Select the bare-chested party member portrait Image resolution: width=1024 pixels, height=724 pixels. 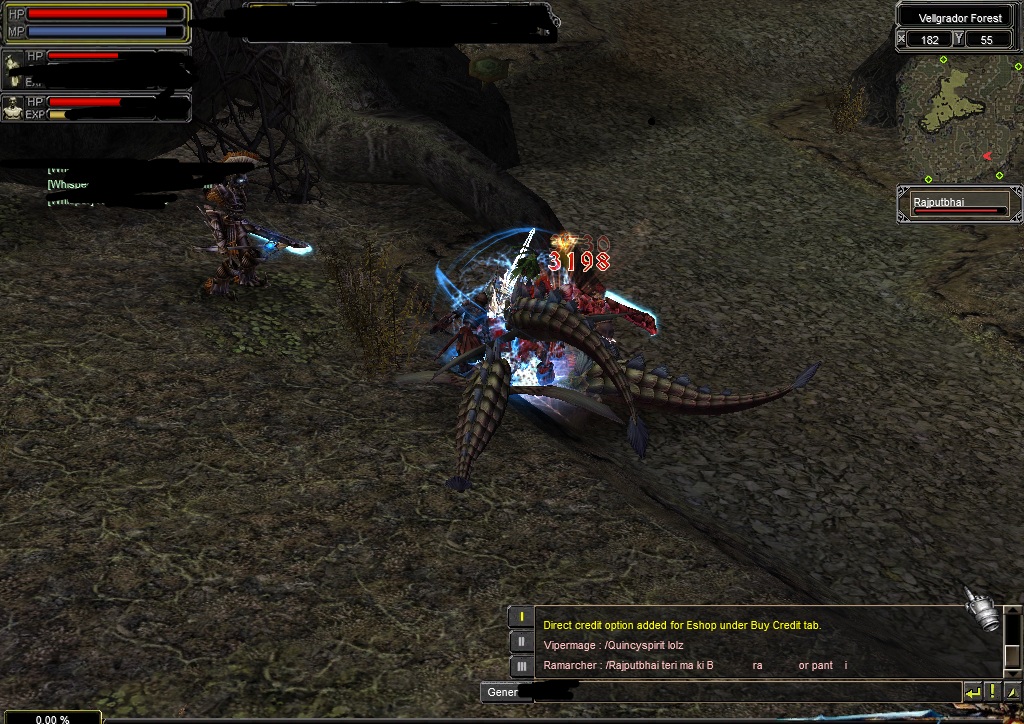[13, 108]
